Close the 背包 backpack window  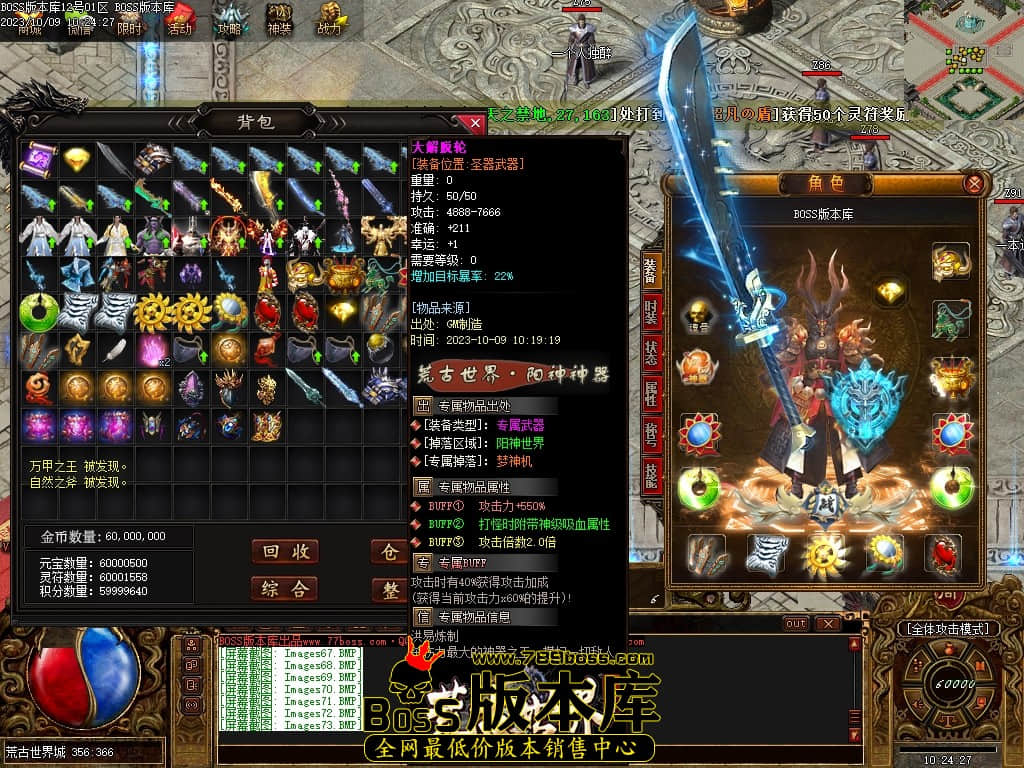(x=475, y=123)
